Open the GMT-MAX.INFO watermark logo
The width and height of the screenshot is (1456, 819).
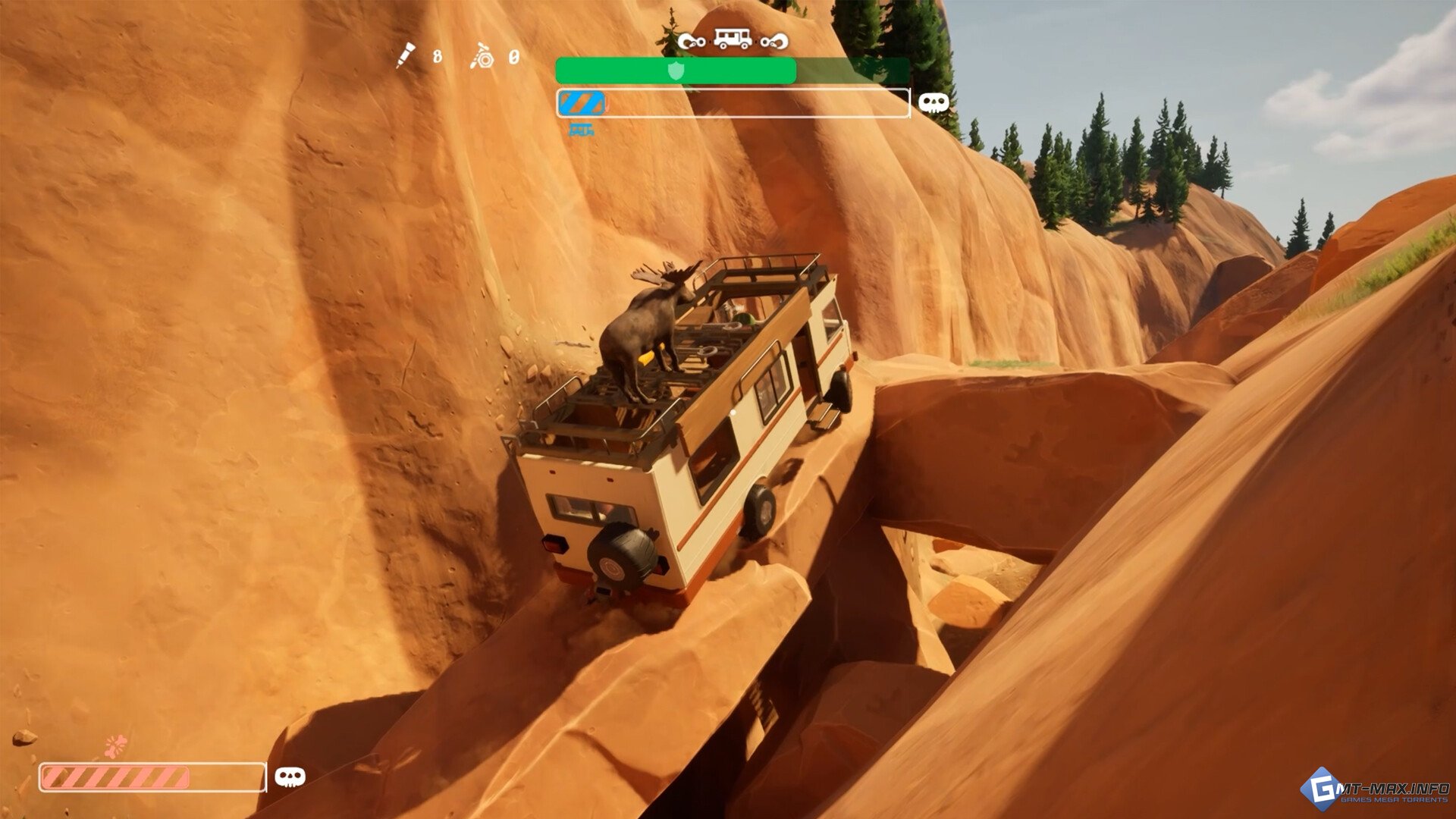tap(1376, 792)
